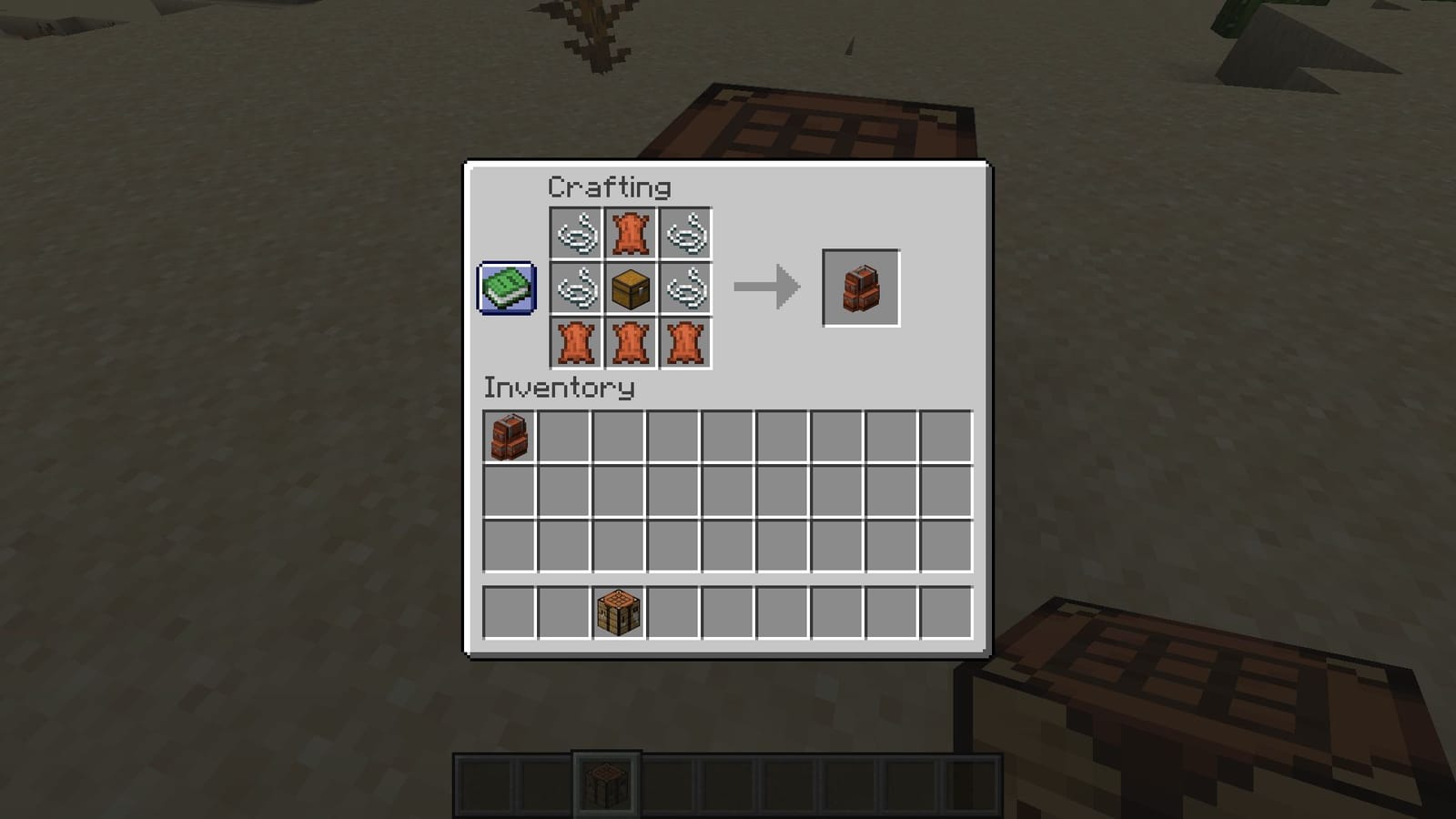The height and width of the screenshot is (819, 1456).
Task: Click the empty slot left of the crafting table
Action: point(564,612)
